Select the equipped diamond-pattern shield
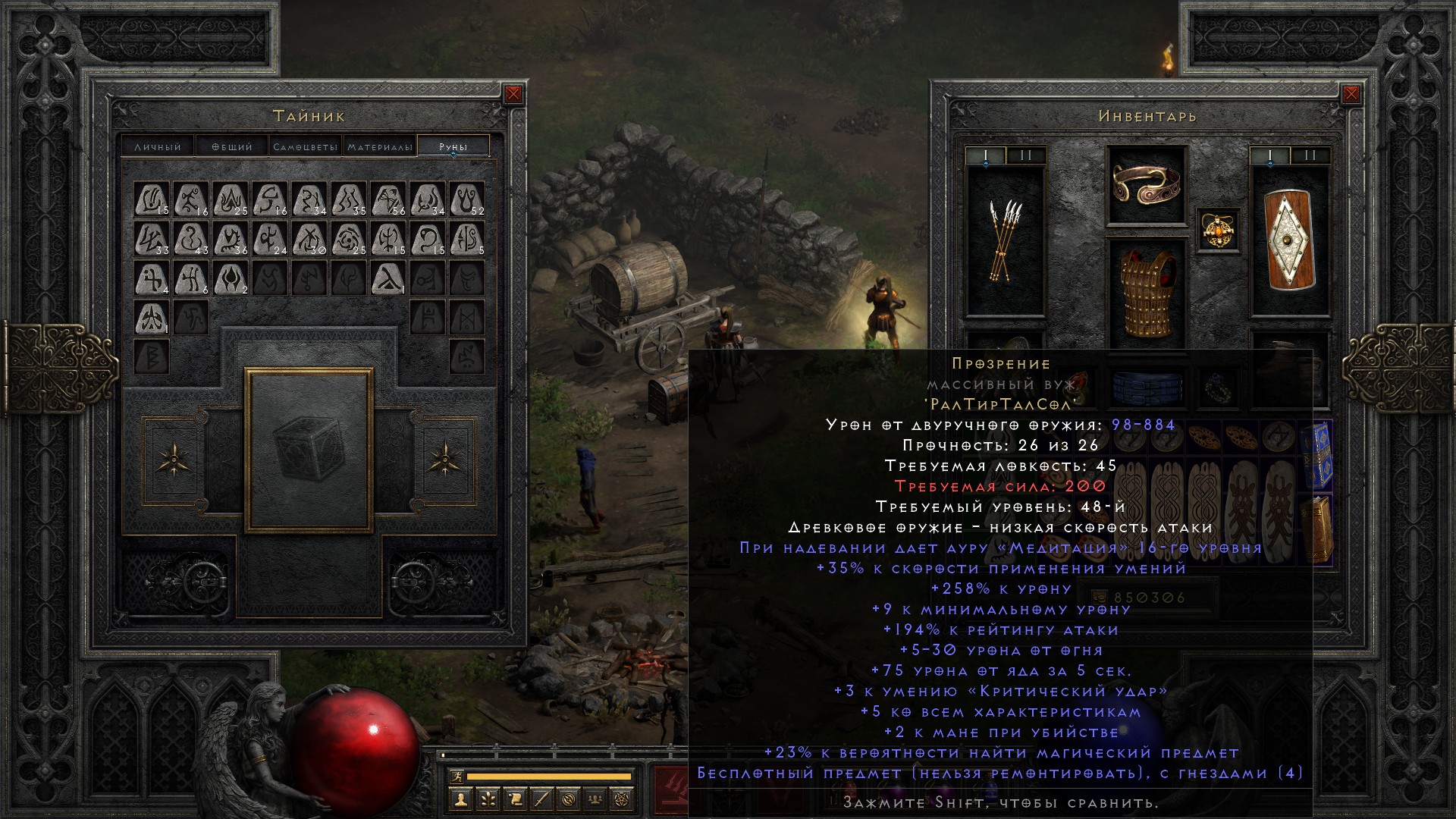This screenshot has height=819, width=1456. (1289, 240)
